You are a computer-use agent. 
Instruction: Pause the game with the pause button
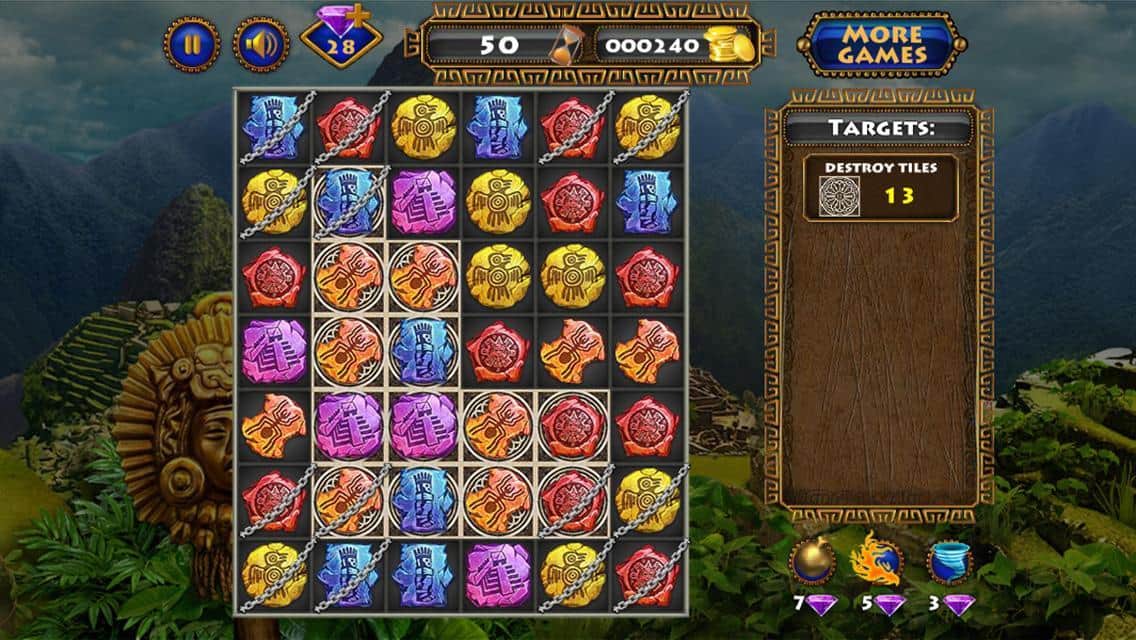pos(192,44)
